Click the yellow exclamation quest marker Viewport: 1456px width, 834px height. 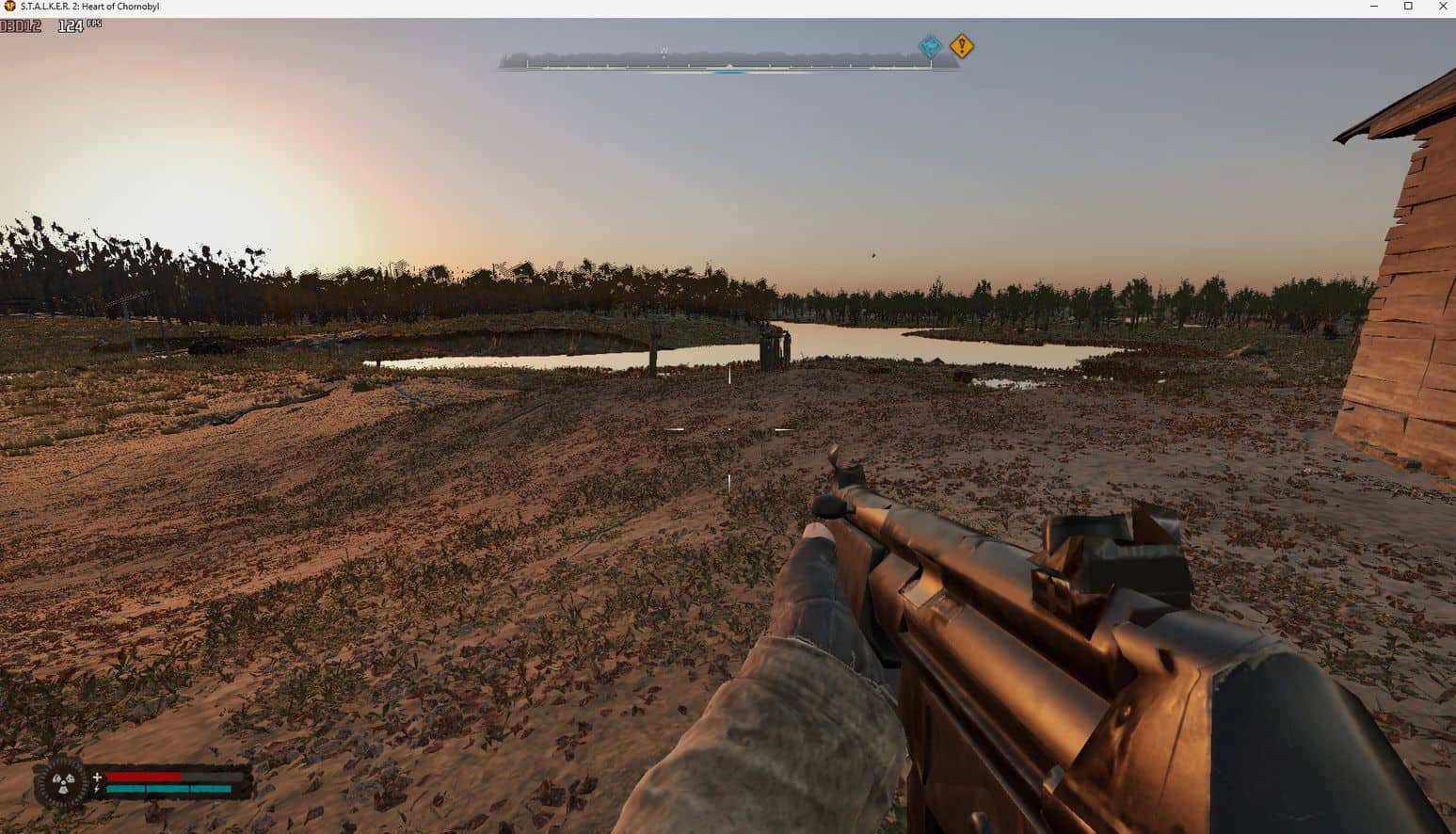coord(961,46)
